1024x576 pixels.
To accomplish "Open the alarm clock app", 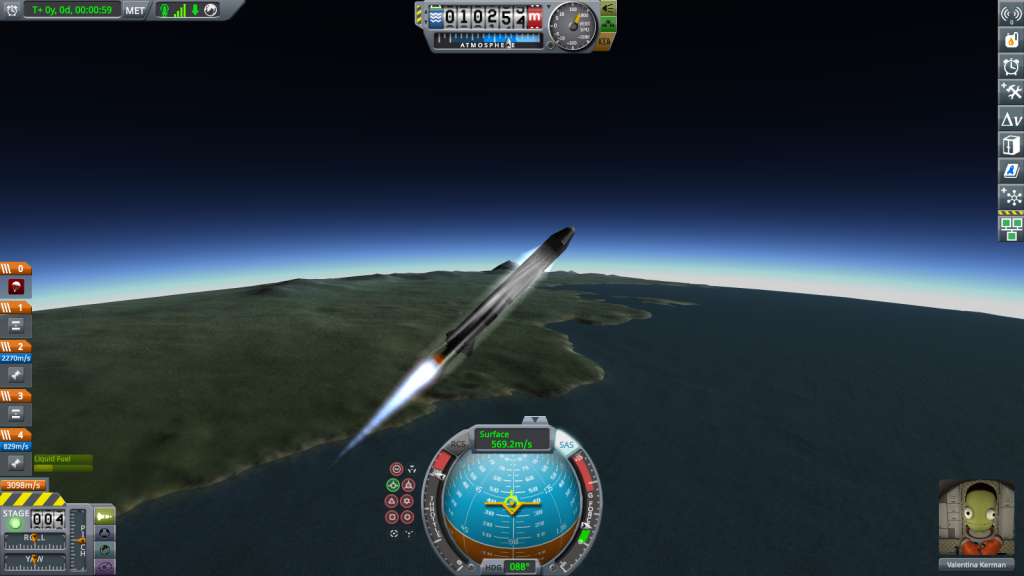I will tap(1011, 66).
